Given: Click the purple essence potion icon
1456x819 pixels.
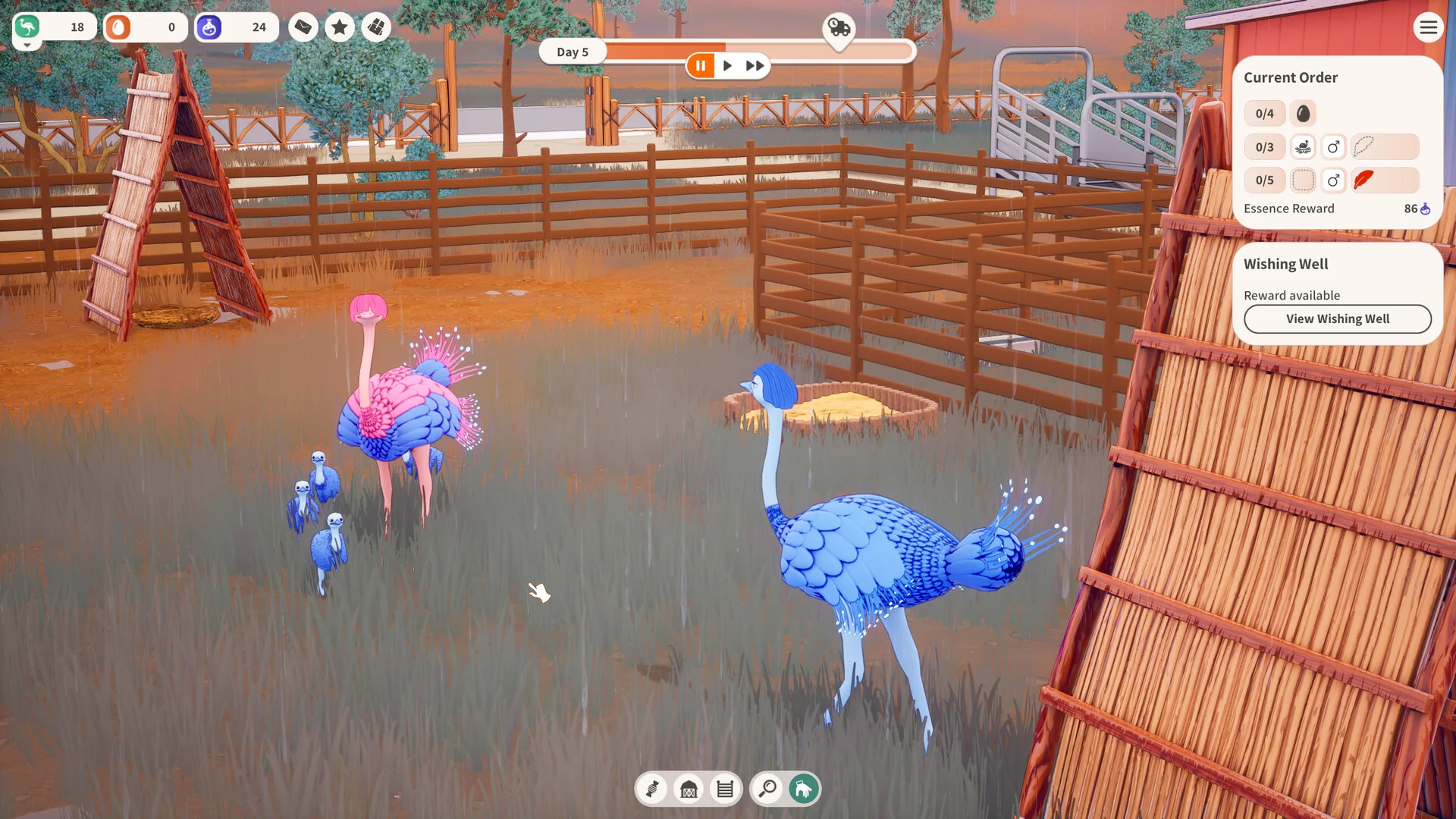Looking at the screenshot, I should click(209, 28).
